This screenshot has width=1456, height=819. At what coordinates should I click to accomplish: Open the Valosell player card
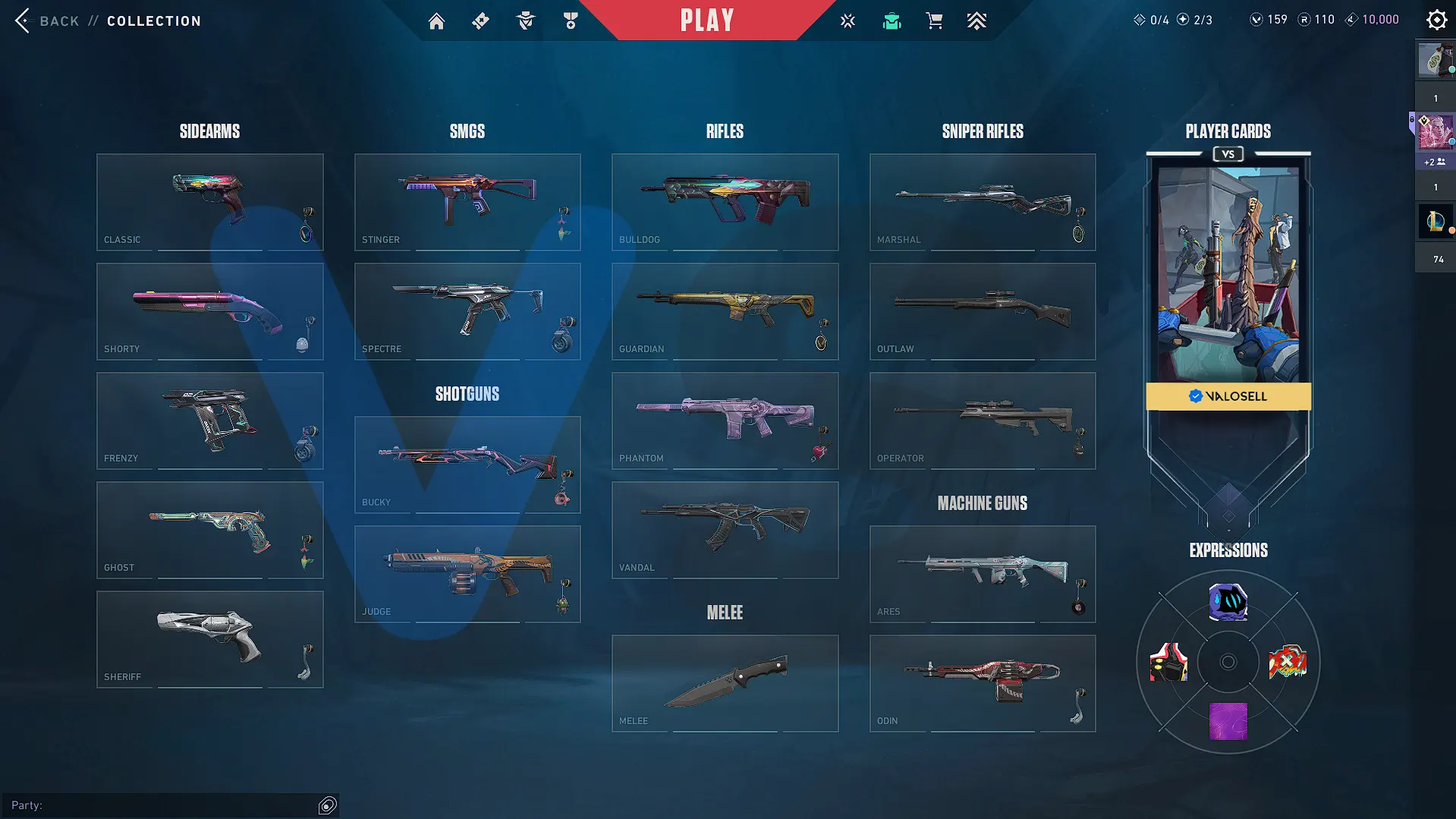click(x=1228, y=281)
